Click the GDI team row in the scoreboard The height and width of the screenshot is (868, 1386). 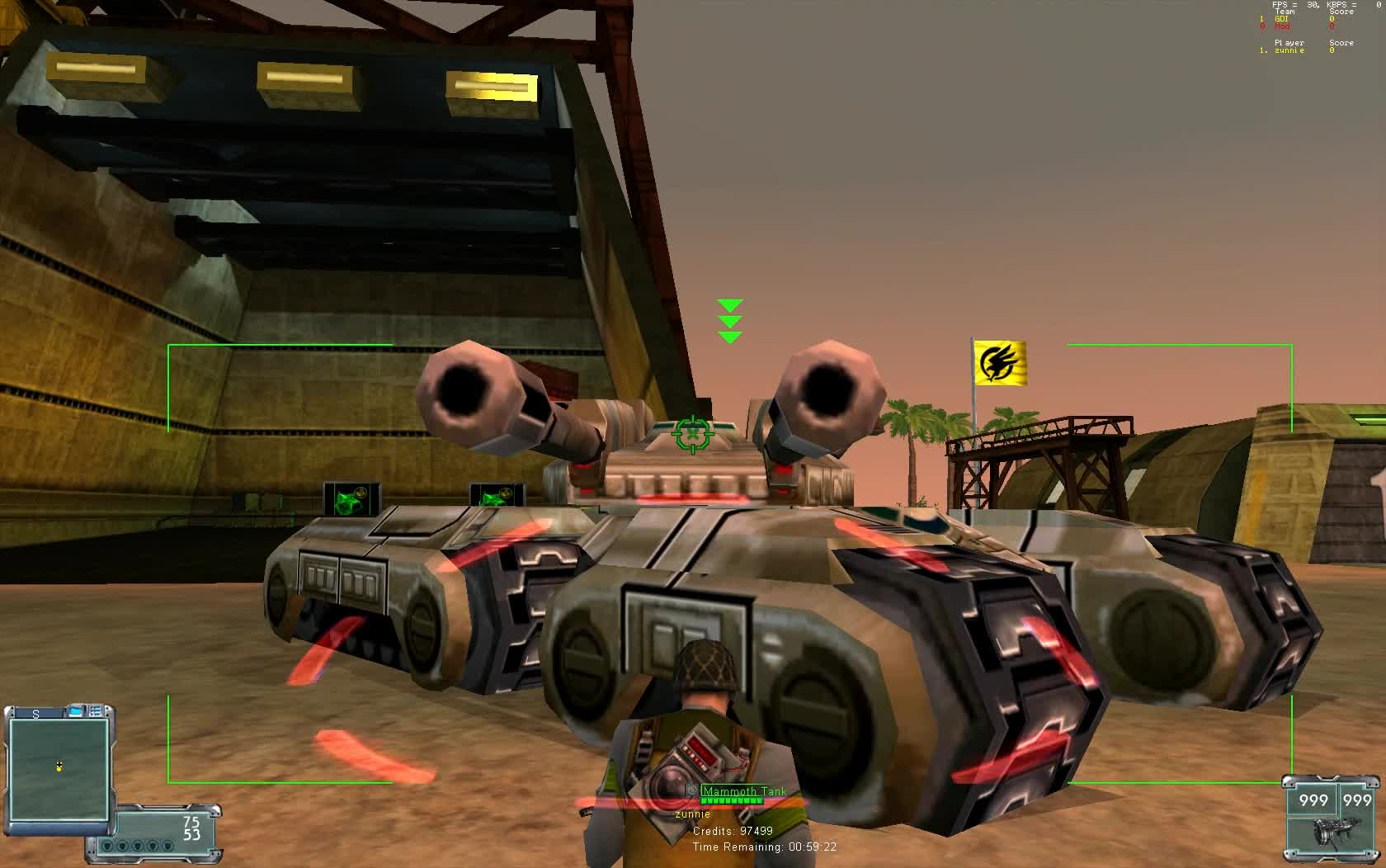point(1284,19)
